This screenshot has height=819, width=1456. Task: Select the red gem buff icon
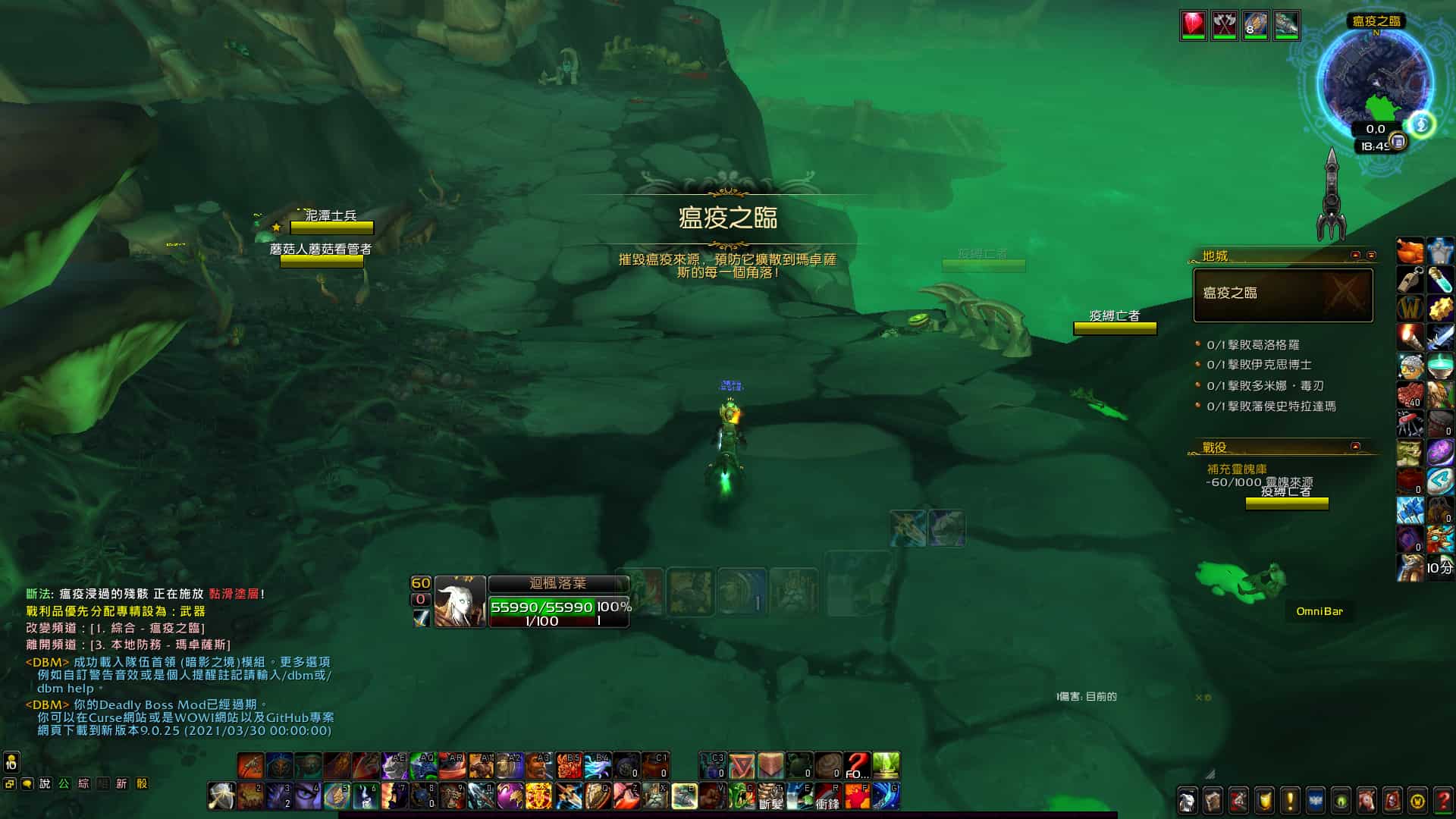1193,25
